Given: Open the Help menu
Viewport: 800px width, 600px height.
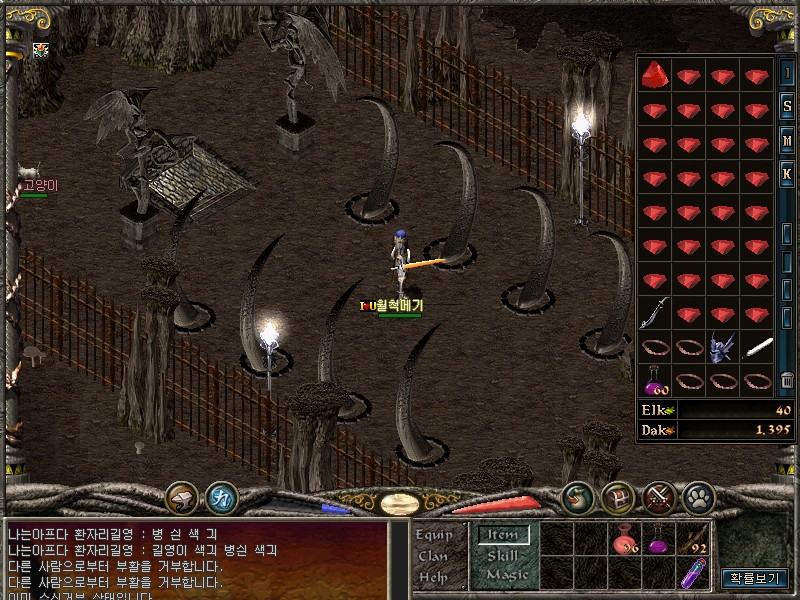Looking at the screenshot, I should coord(433,577).
